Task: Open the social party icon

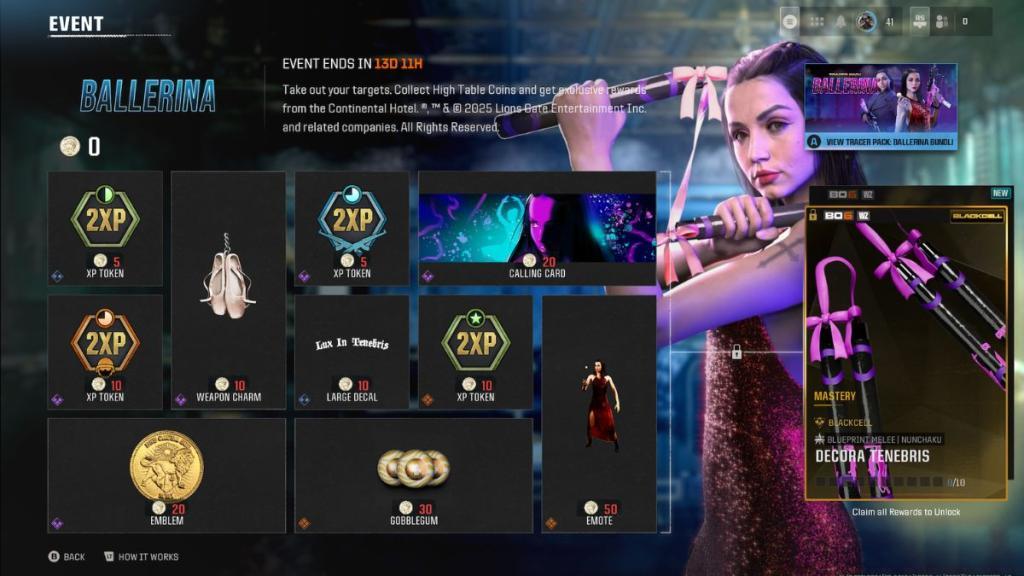Action: 941,21
